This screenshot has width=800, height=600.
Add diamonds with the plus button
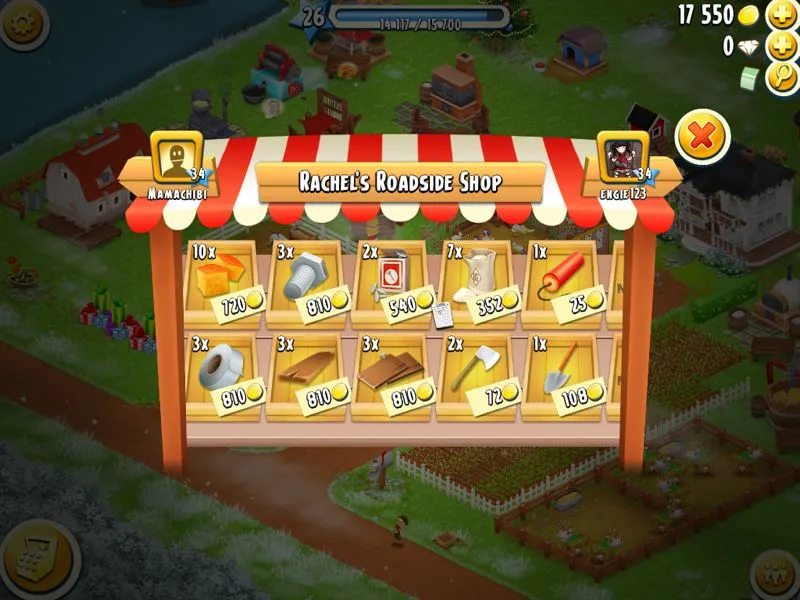[781, 46]
